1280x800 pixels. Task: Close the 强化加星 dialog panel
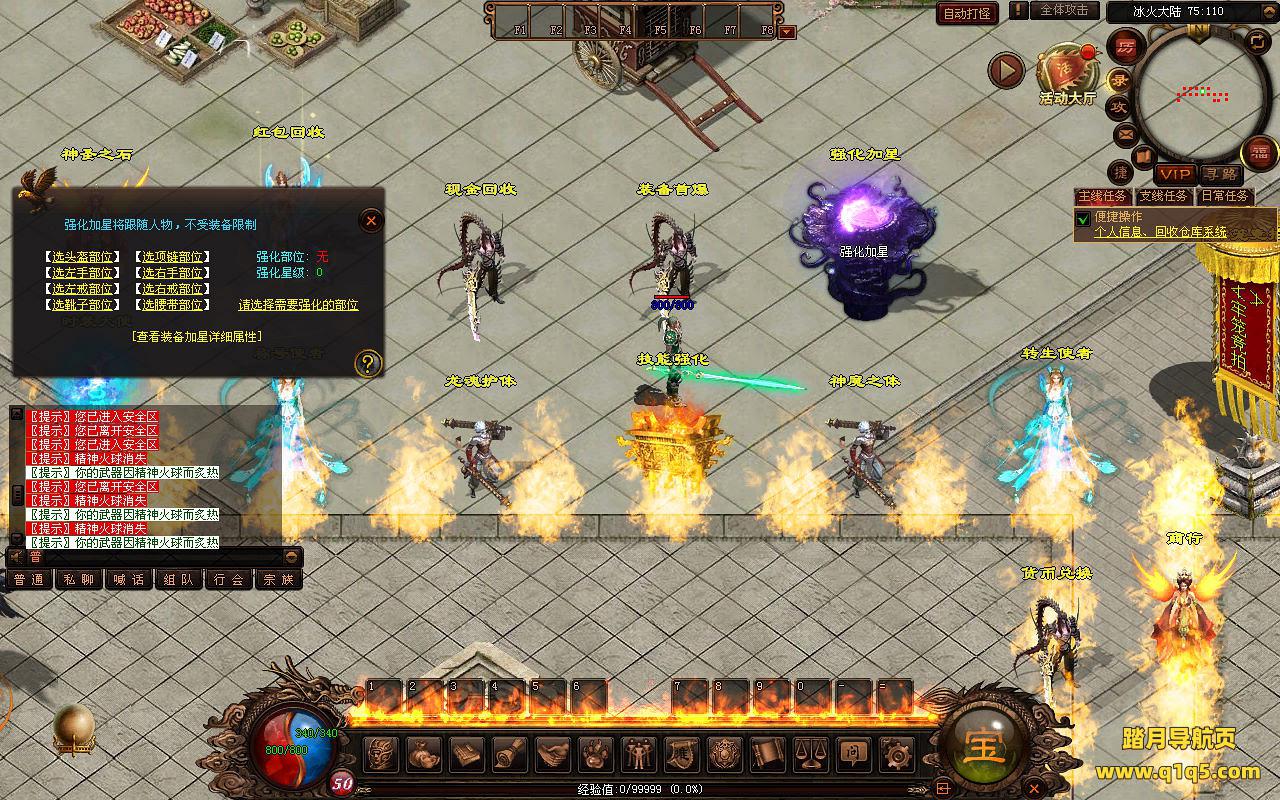[x=371, y=220]
